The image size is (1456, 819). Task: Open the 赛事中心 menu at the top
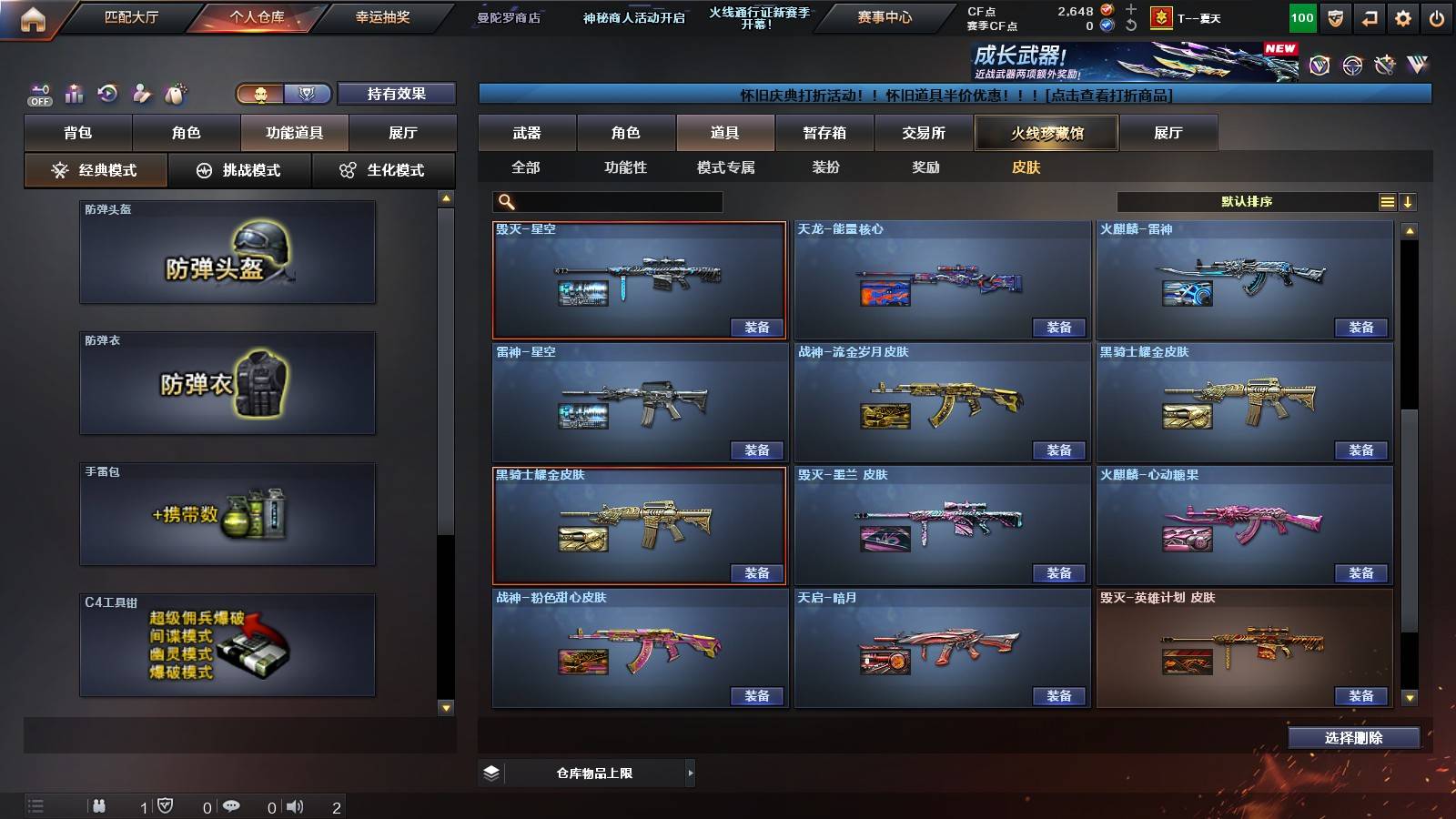[x=883, y=16]
